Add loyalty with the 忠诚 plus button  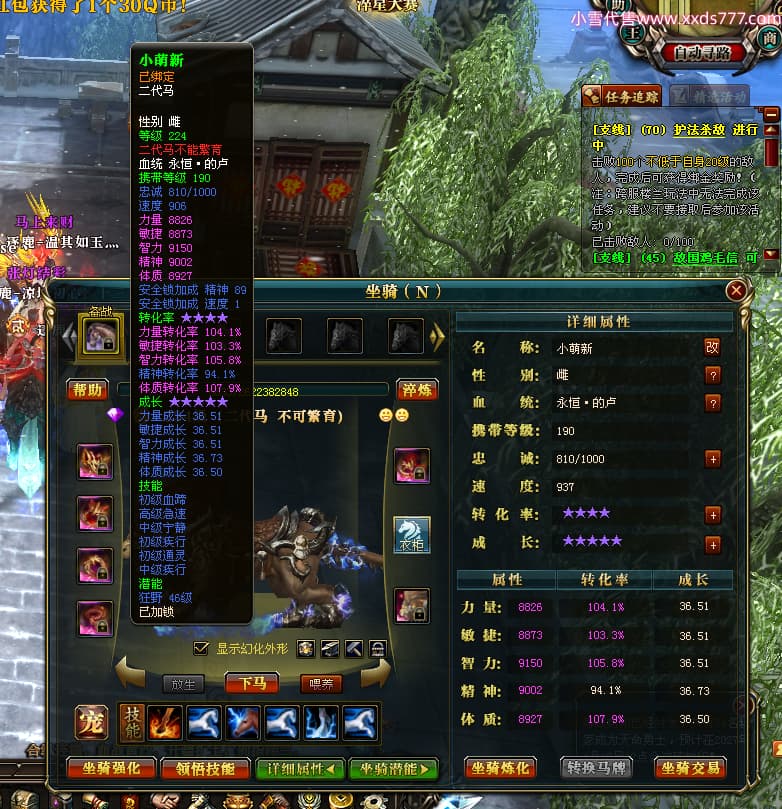click(x=712, y=459)
